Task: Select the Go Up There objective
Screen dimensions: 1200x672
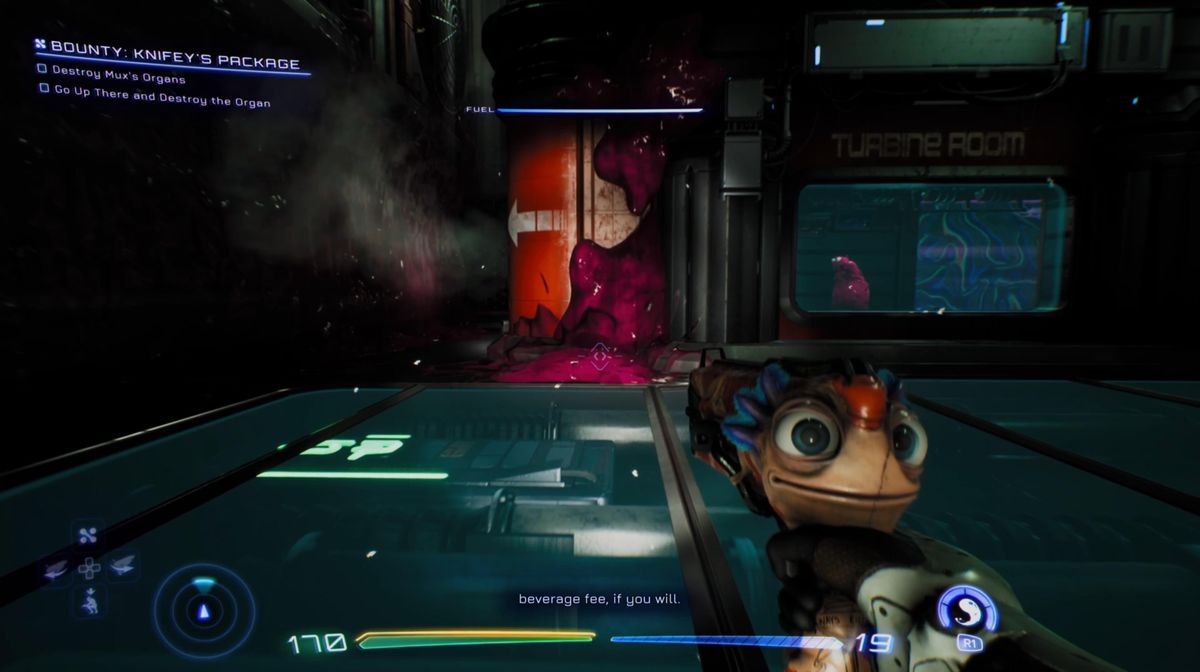Action: pyautogui.click(x=160, y=102)
